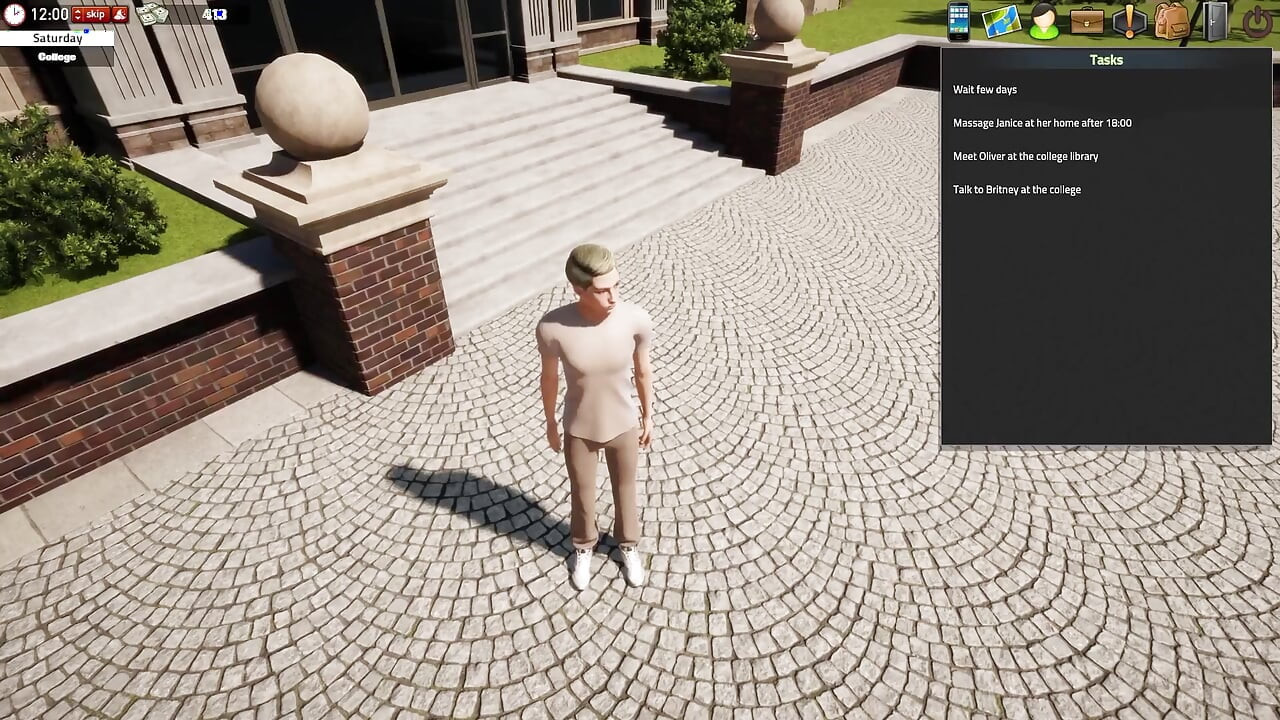This screenshot has height=720, width=1280.
Task: Click the power button icon
Action: [1257, 21]
